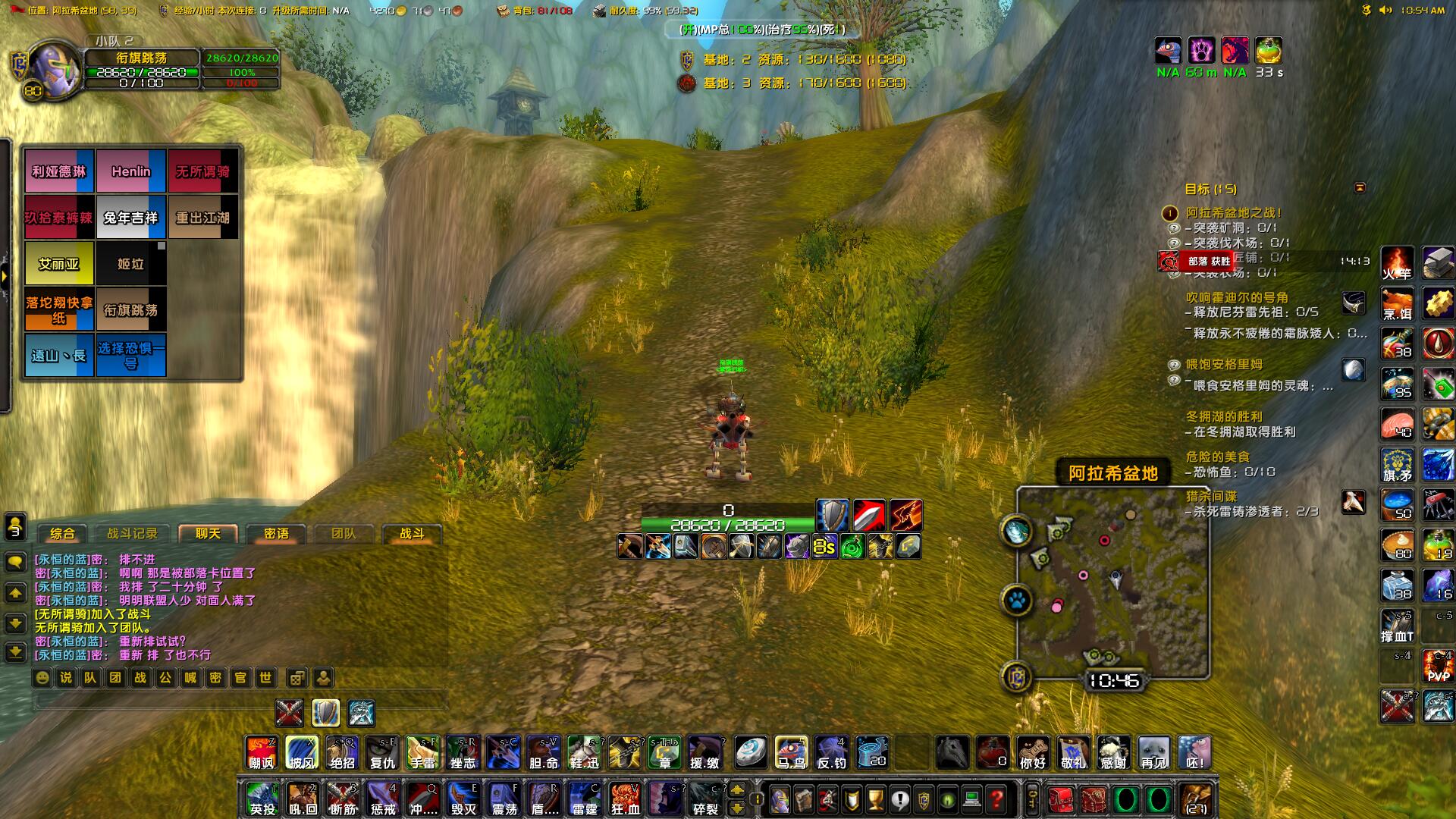1456x819 pixels.
Task: Collapse the 目标 objectives tracker
Action: click(1360, 188)
